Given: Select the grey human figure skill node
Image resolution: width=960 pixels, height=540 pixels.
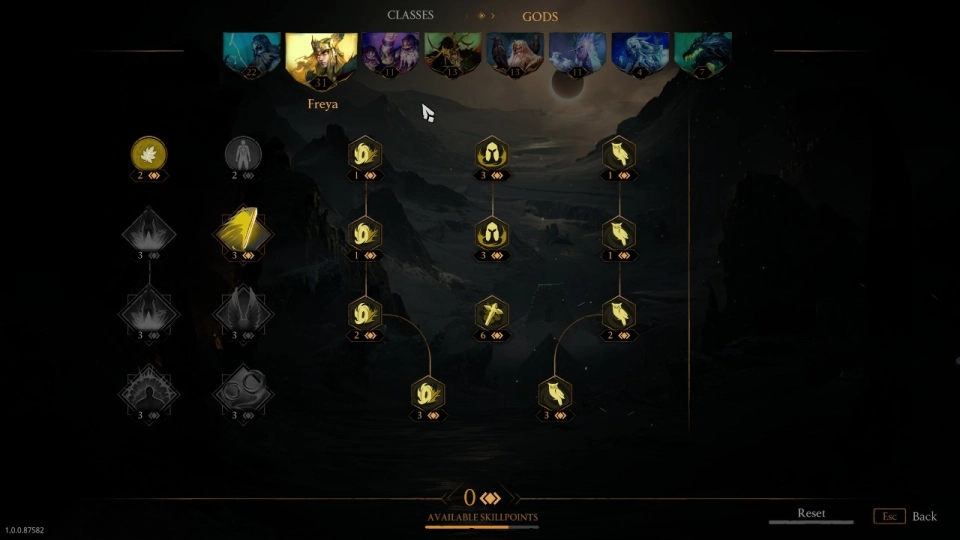Looking at the screenshot, I should 243,153.
